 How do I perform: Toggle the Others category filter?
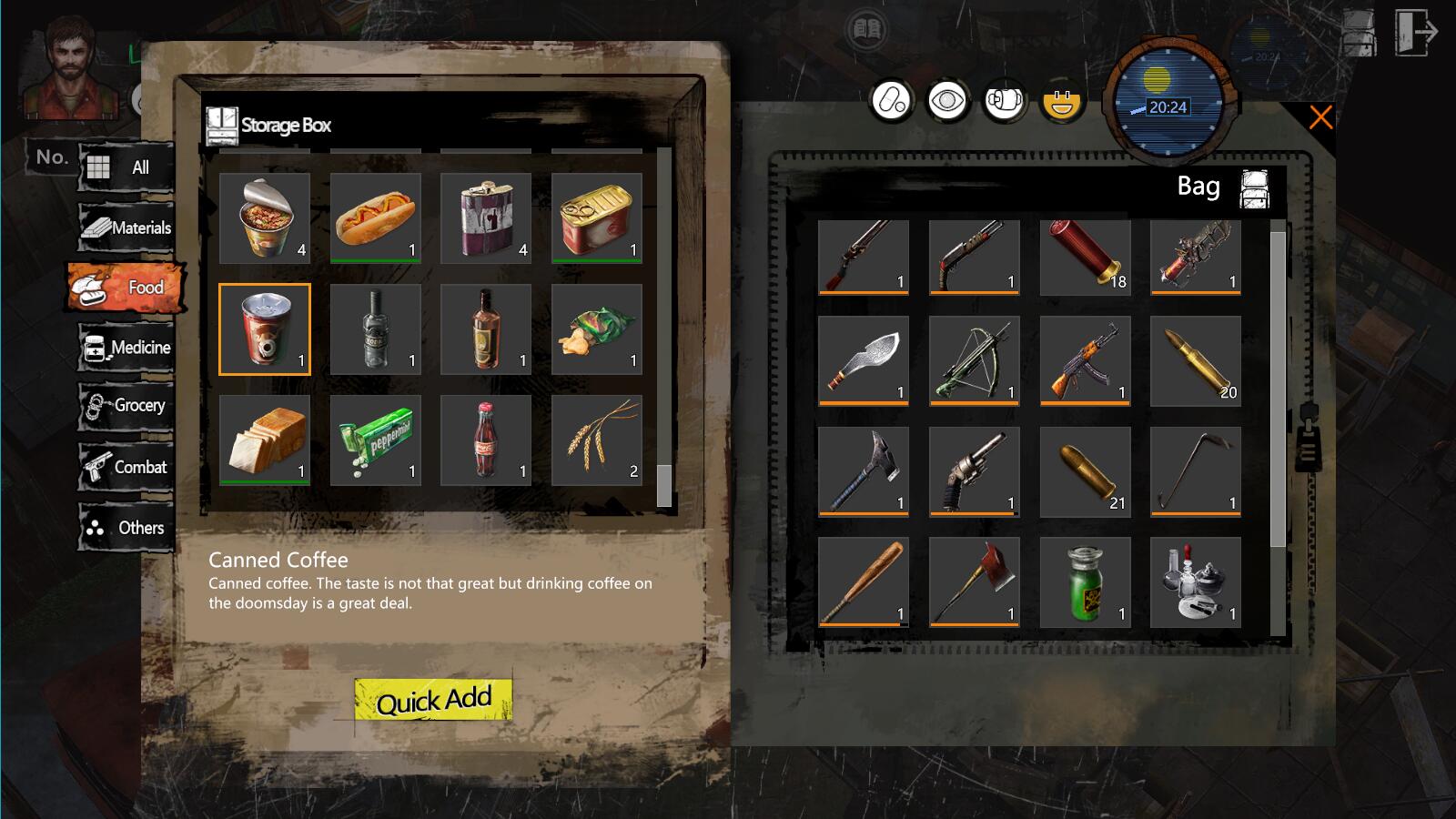(x=126, y=528)
